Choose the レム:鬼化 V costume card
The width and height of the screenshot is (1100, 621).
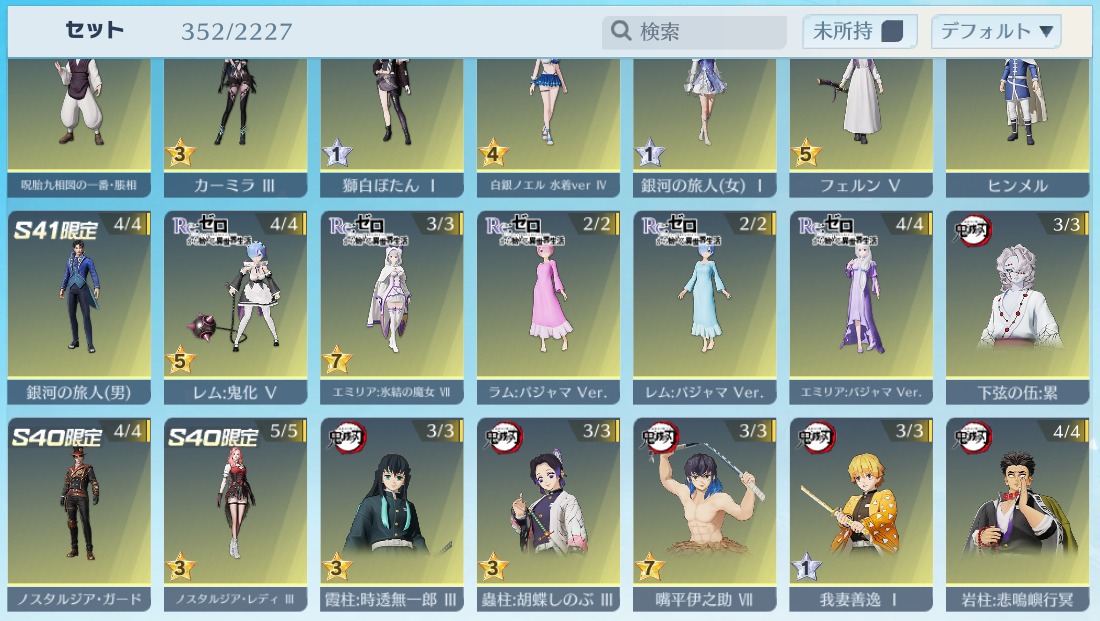tap(236, 305)
